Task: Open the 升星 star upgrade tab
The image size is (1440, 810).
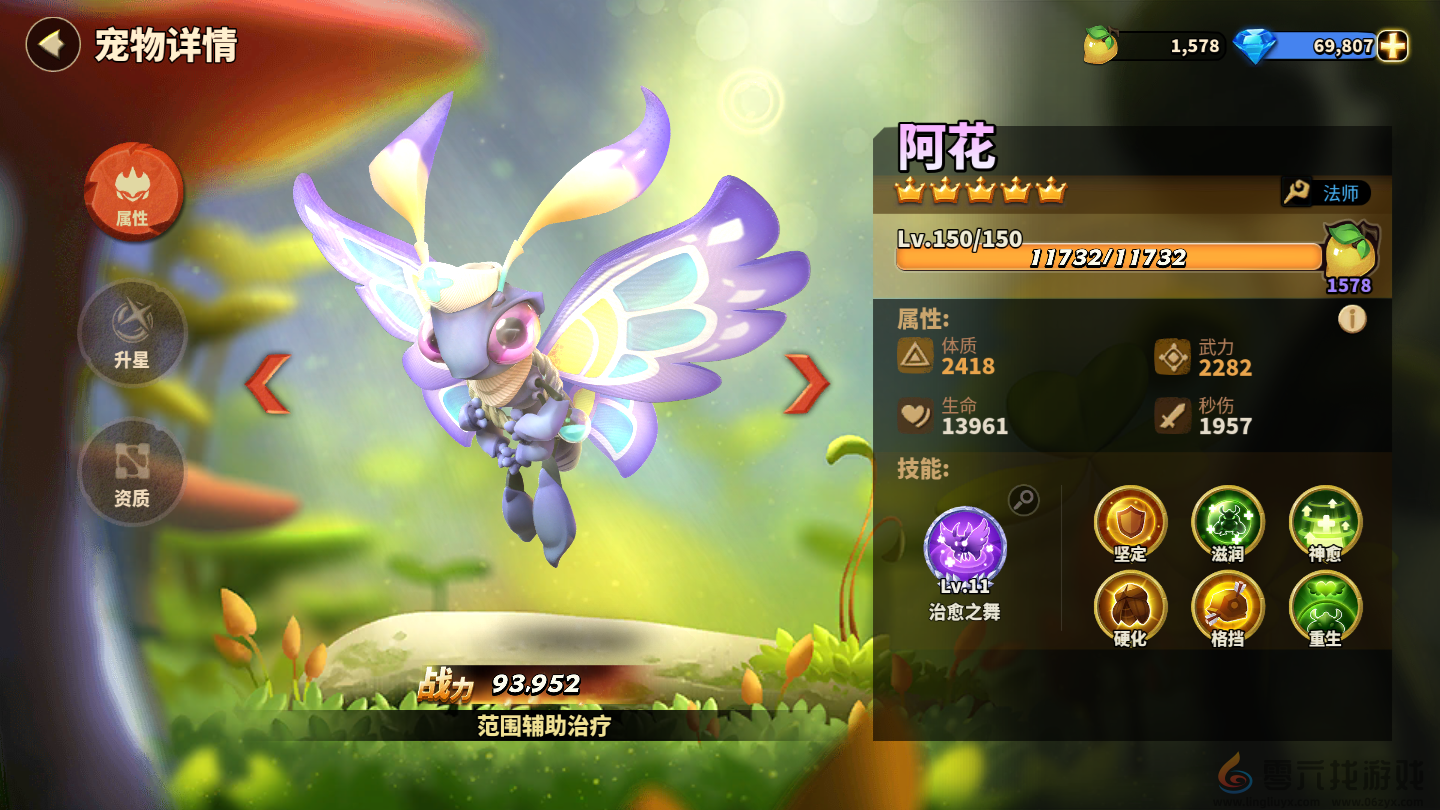Action: tap(132, 333)
